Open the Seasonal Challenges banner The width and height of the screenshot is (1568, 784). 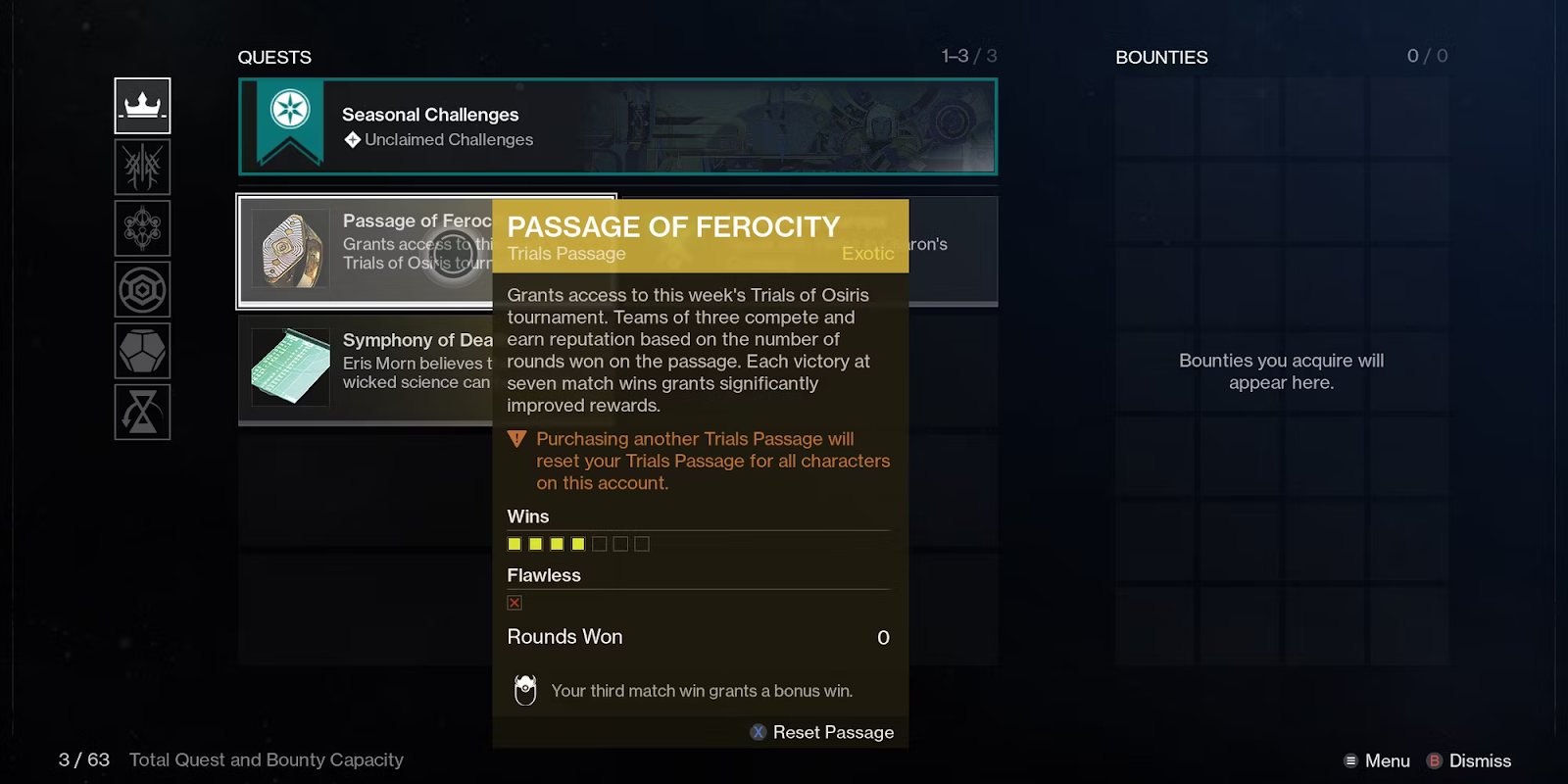[x=617, y=126]
